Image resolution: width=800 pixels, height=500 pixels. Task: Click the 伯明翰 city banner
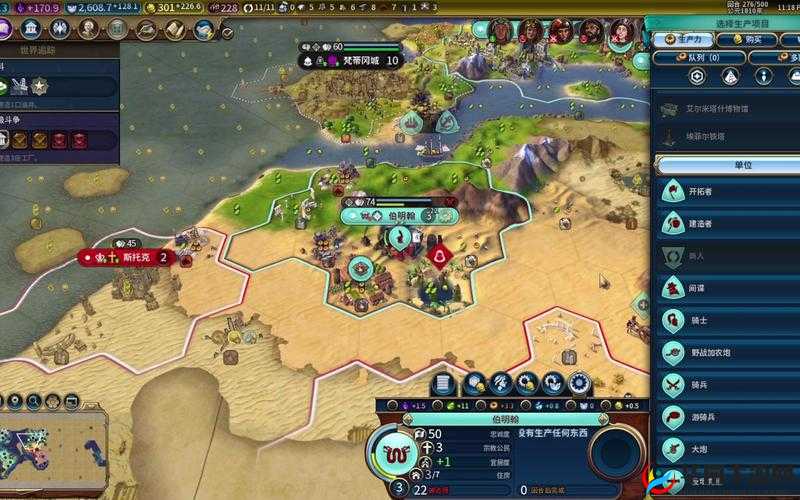(x=400, y=215)
